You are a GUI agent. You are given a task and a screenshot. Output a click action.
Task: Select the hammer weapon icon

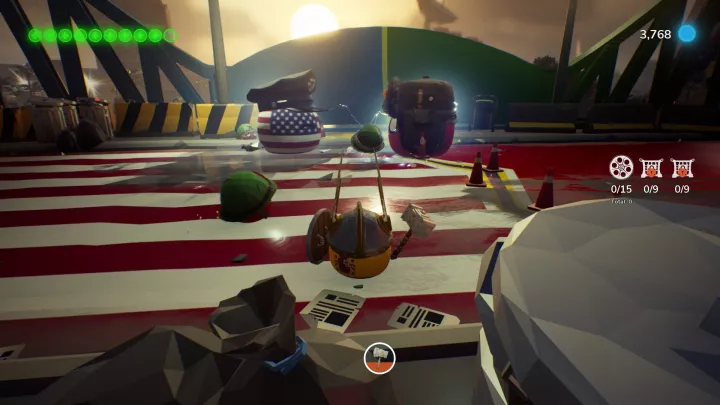pyautogui.click(x=380, y=357)
